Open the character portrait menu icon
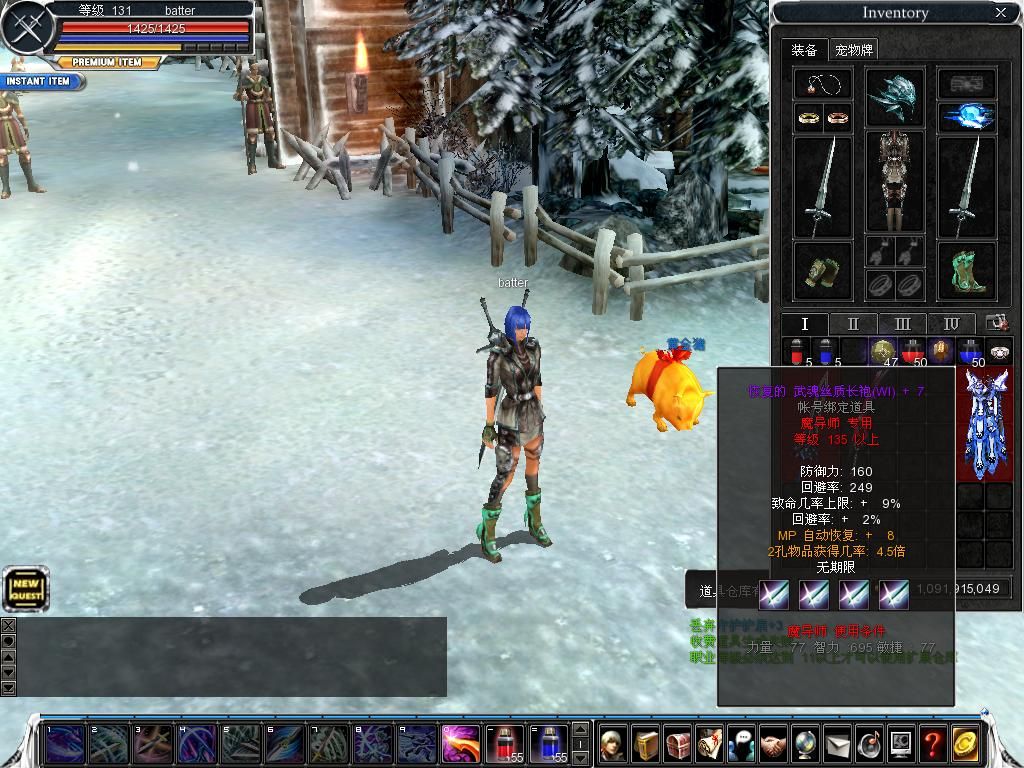The image size is (1024, 768). coord(613,744)
